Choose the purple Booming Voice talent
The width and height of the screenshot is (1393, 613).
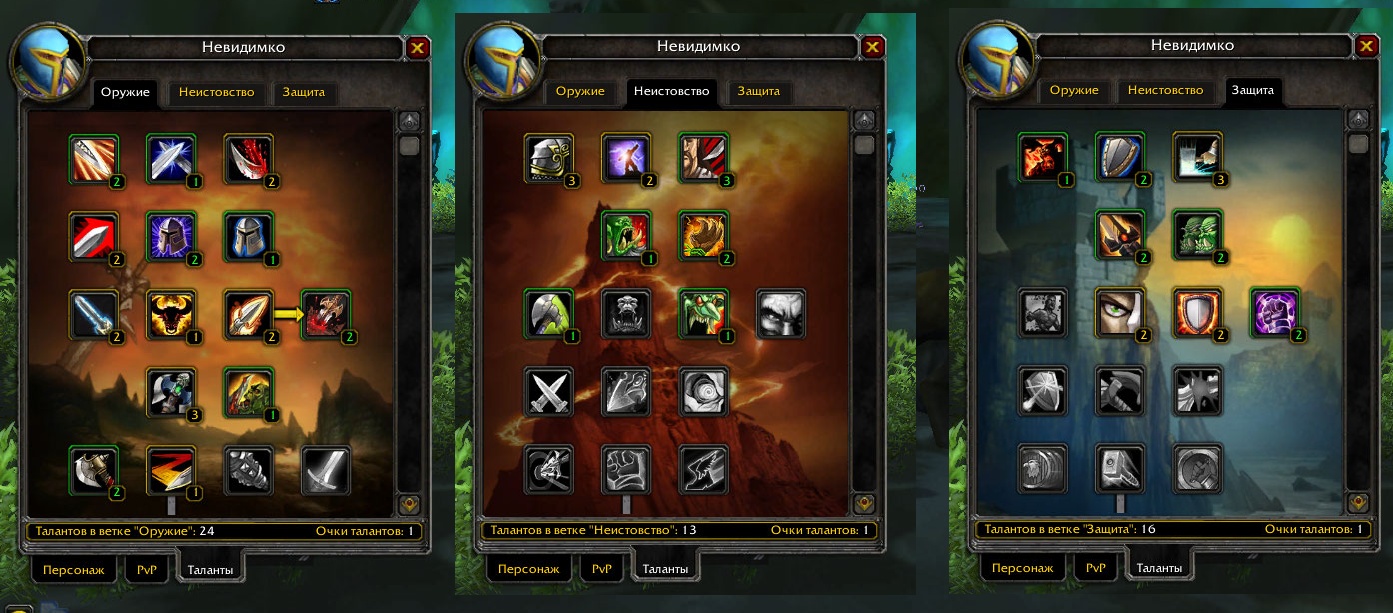[625, 157]
